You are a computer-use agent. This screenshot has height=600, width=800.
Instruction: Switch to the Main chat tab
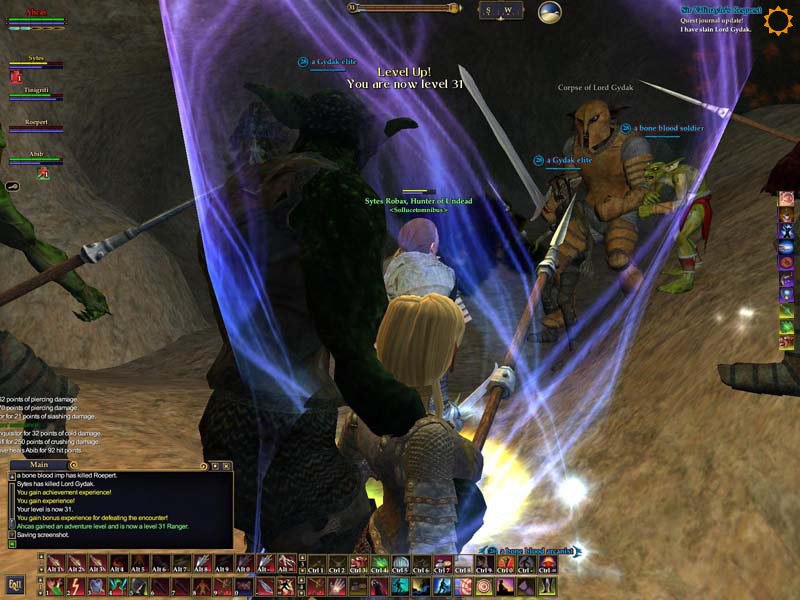pyautogui.click(x=40, y=465)
